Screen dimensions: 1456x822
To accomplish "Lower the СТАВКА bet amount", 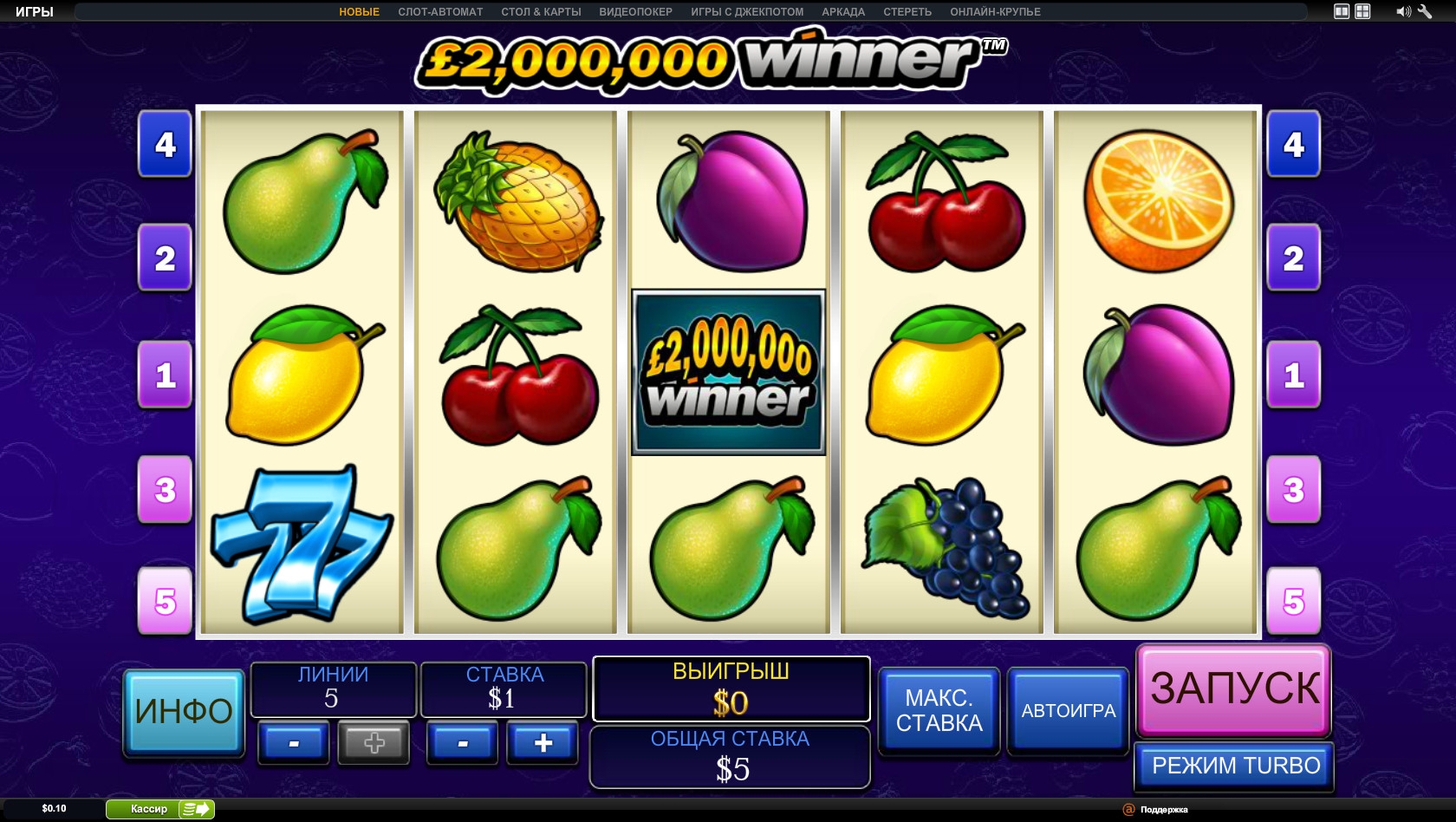I will (x=463, y=743).
